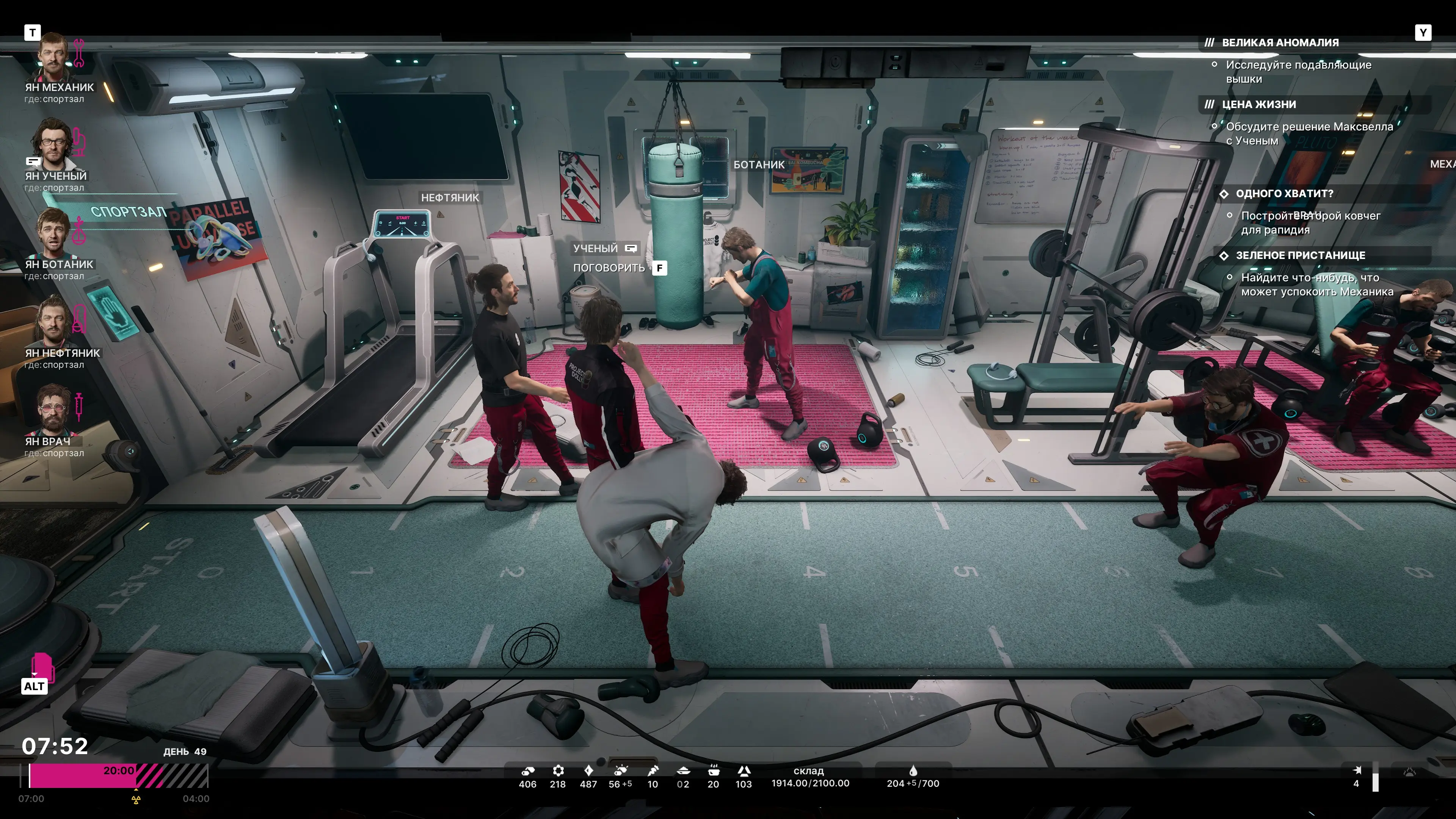Show the Одного Хватит? side quest
Viewport: 1456px width, 819px height.
pos(1284,194)
